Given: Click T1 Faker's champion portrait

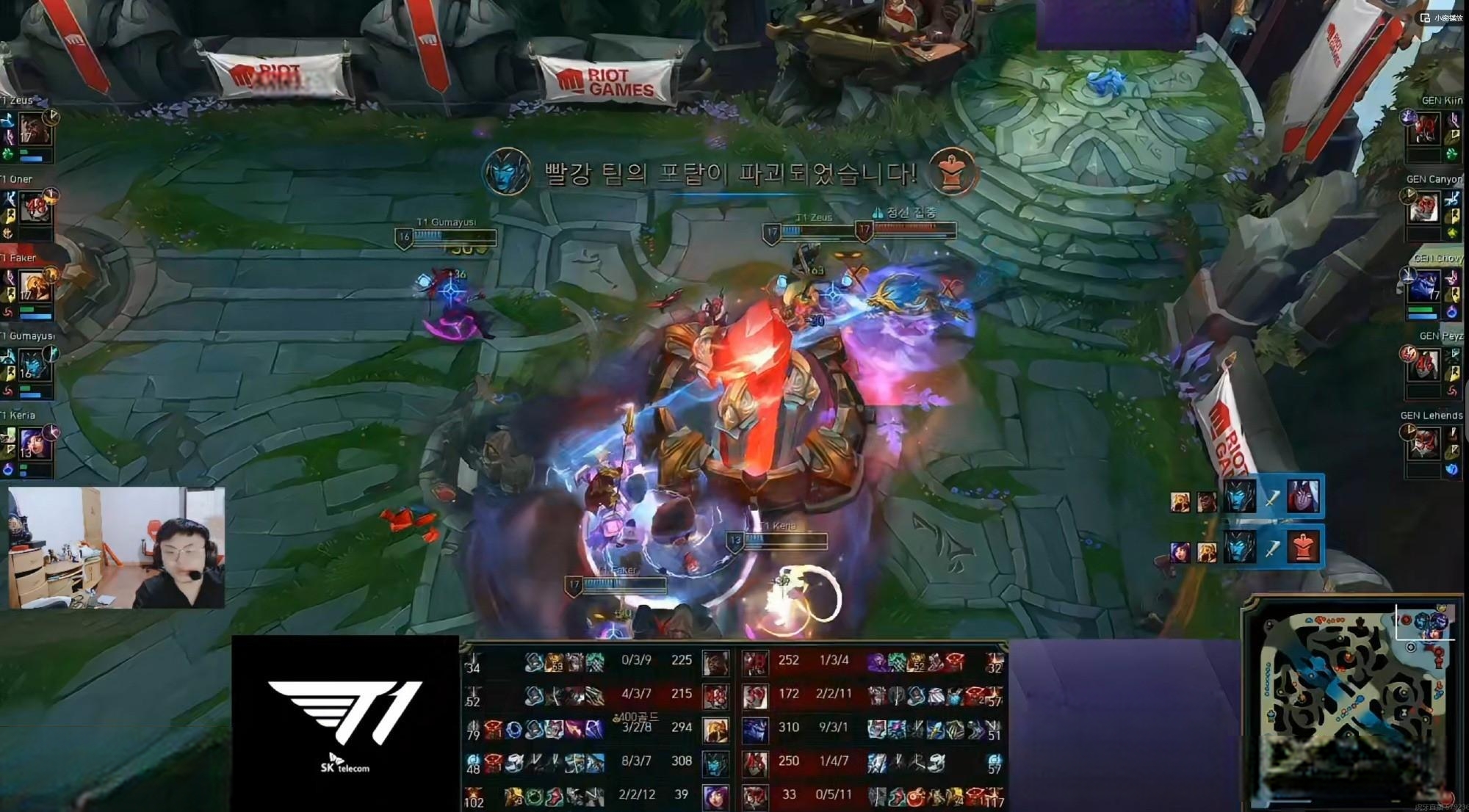Looking at the screenshot, I should coord(35,287).
